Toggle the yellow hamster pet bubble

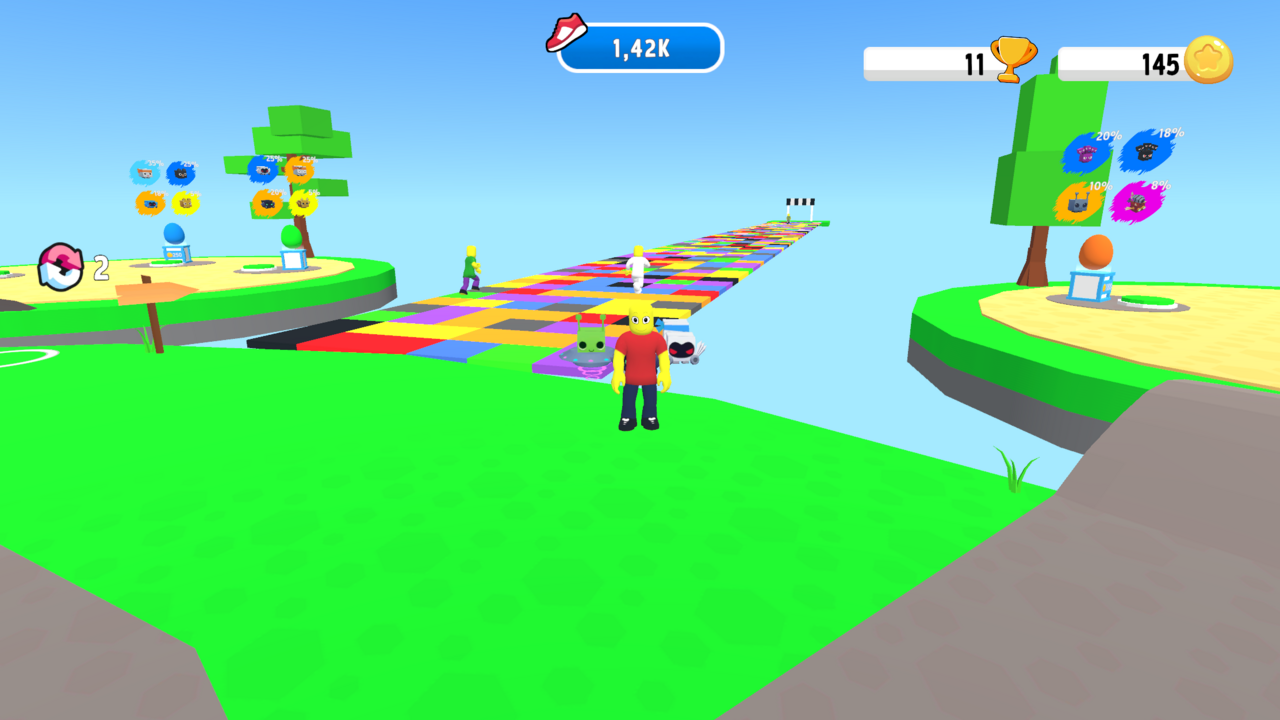[x=185, y=202]
